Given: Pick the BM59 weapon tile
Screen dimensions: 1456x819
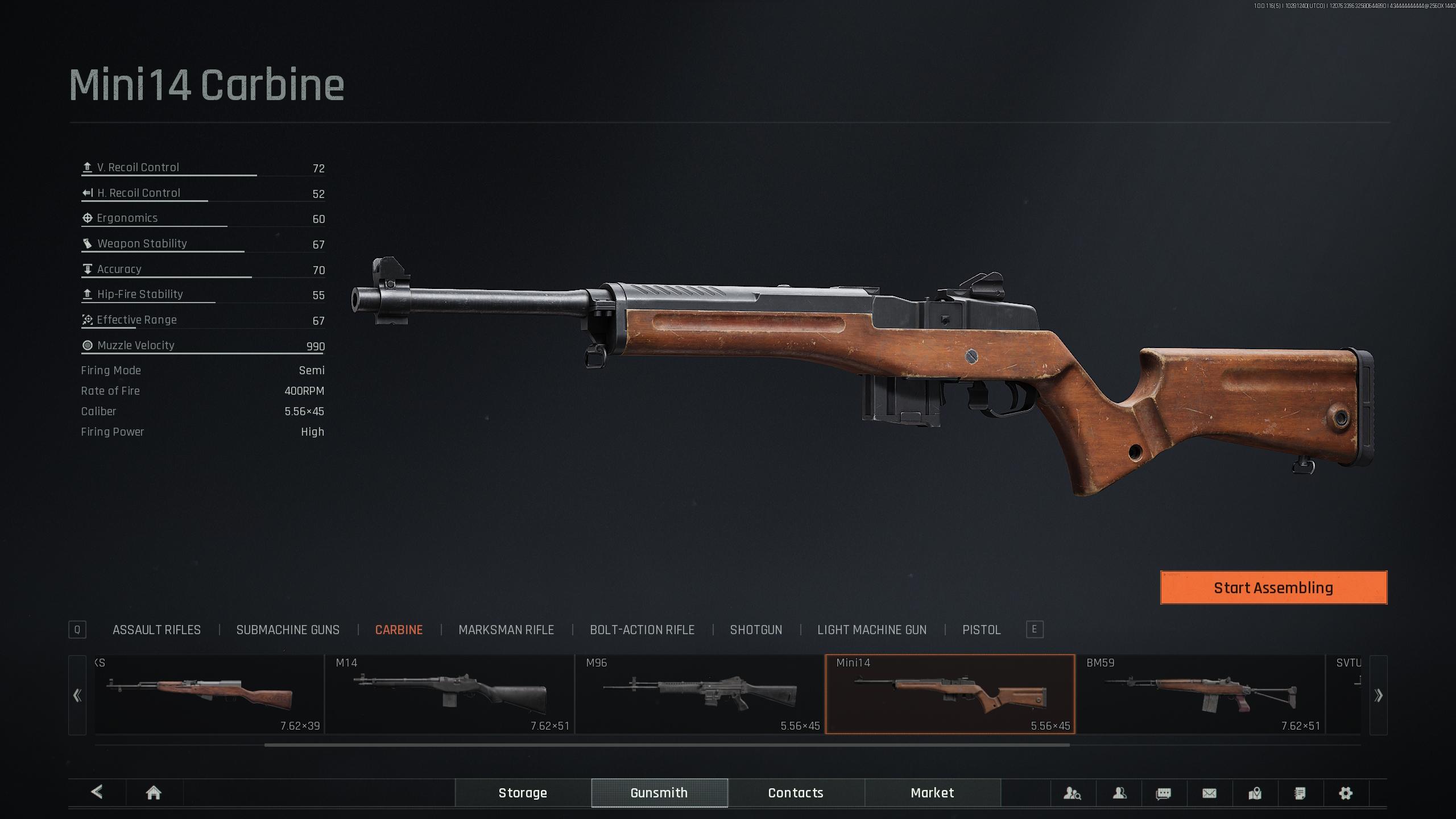Looking at the screenshot, I should point(1200,694).
